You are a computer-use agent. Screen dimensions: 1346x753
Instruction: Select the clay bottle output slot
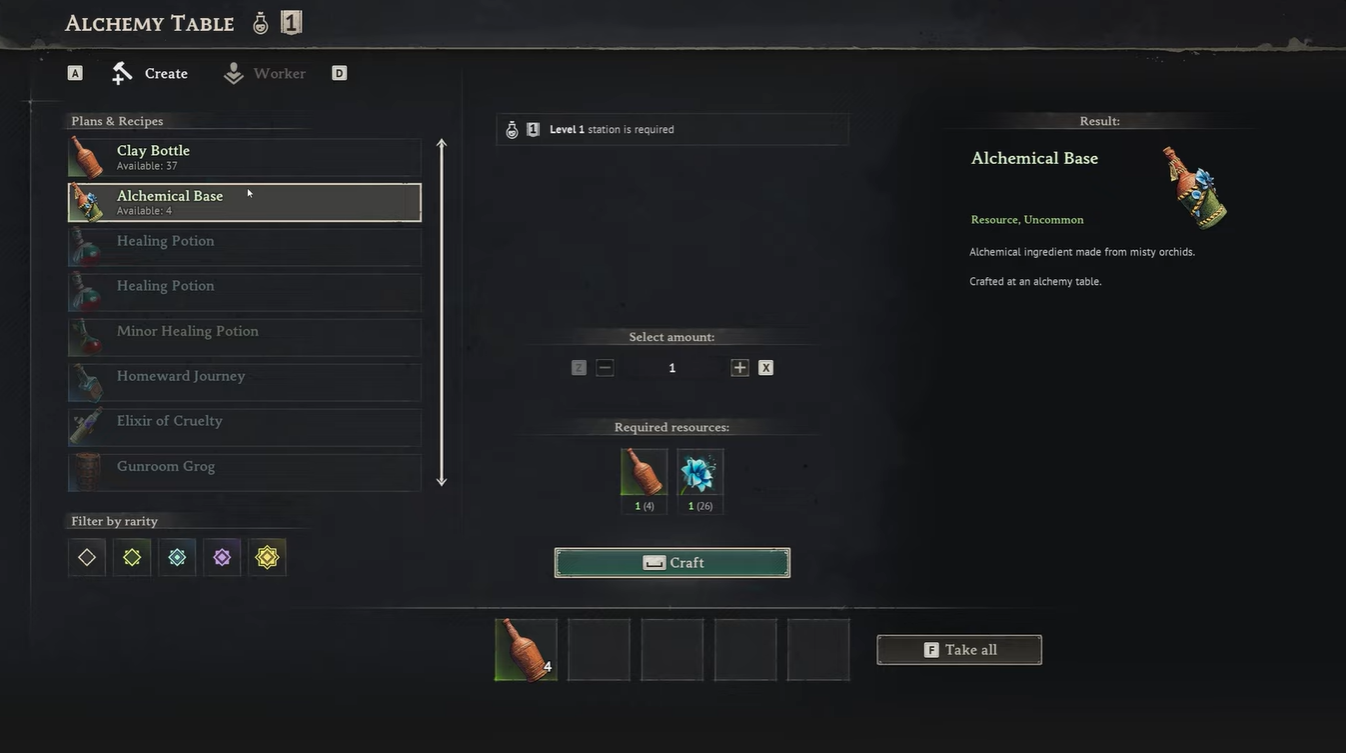click(x=526, y=650)
